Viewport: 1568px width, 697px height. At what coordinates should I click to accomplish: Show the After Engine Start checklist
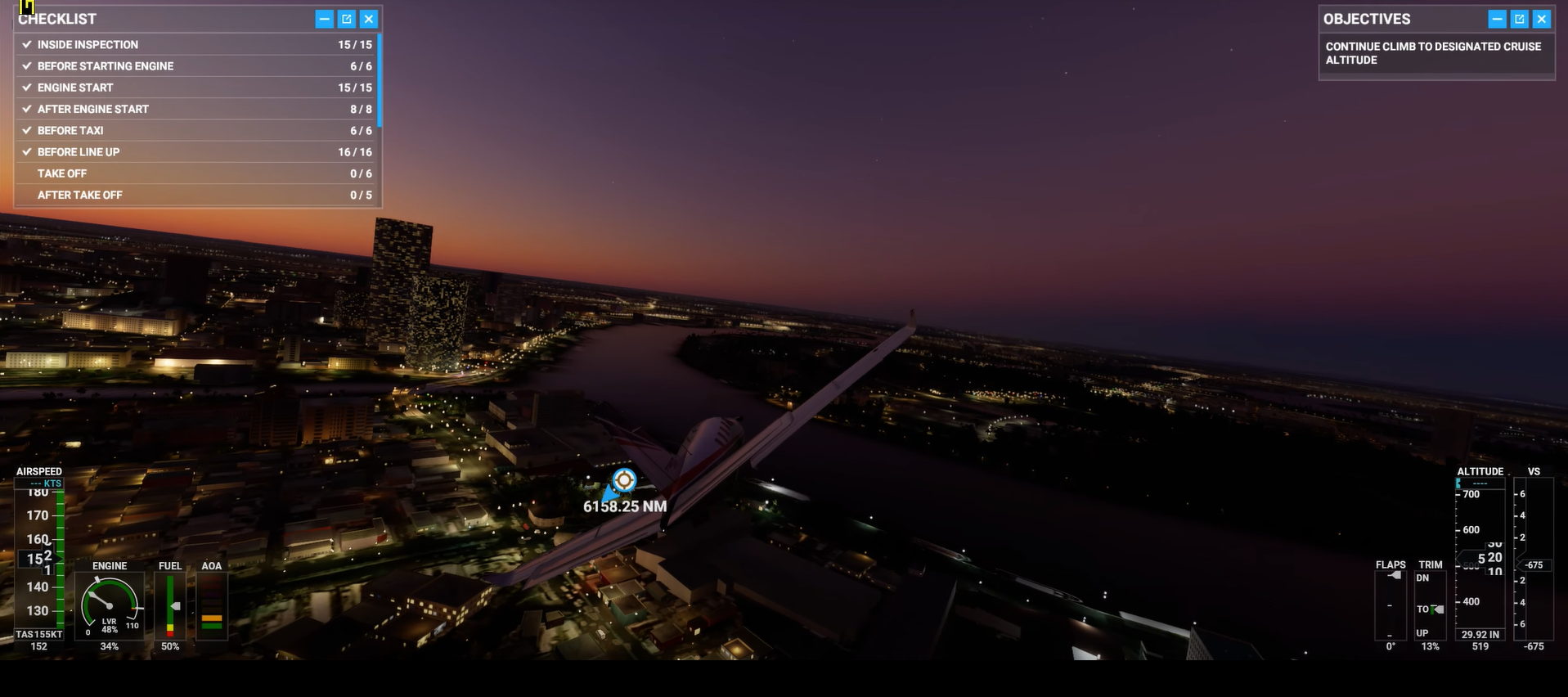[196, 109]
